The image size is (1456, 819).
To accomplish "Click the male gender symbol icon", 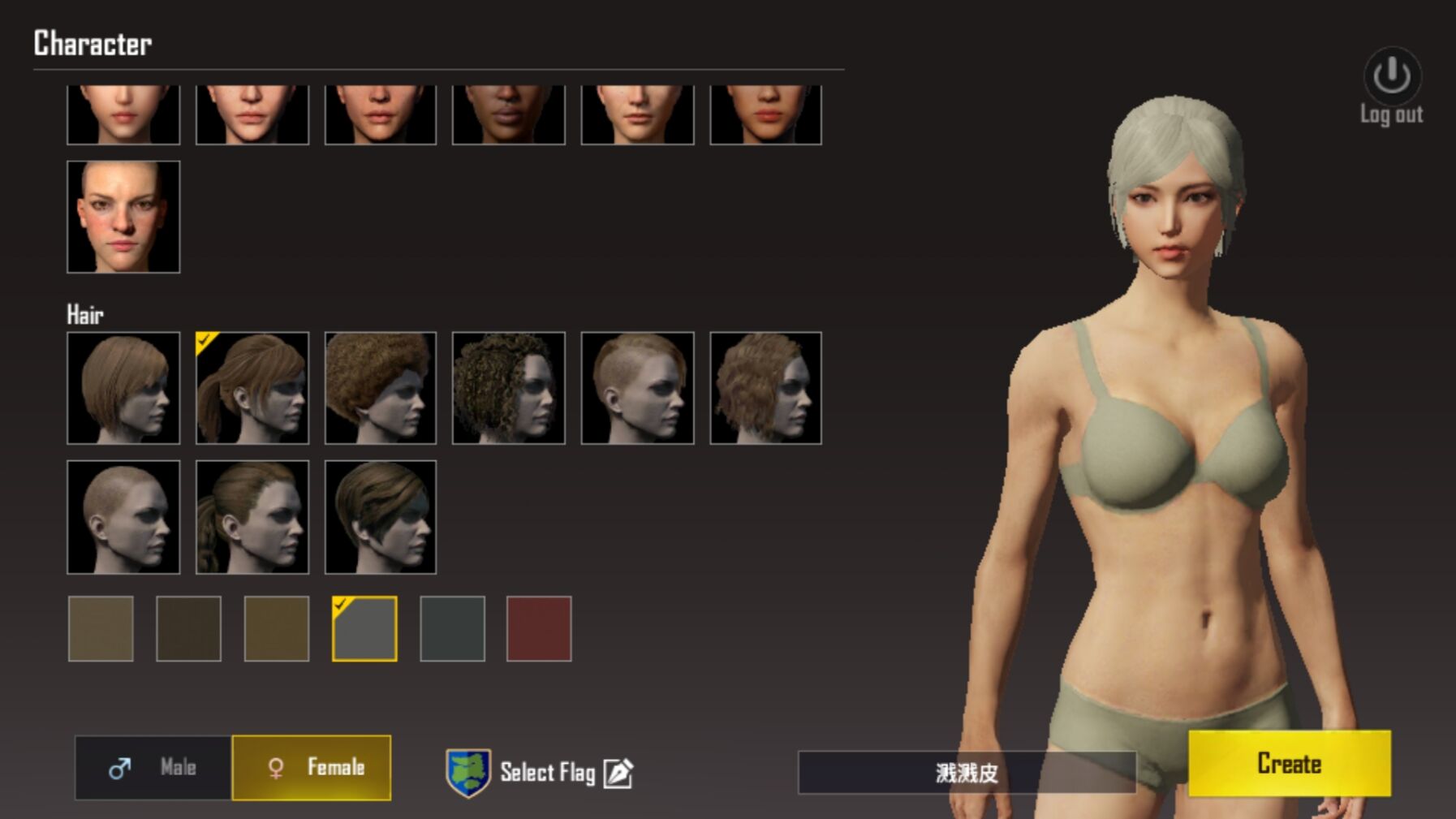I will (x=118, y=769).
